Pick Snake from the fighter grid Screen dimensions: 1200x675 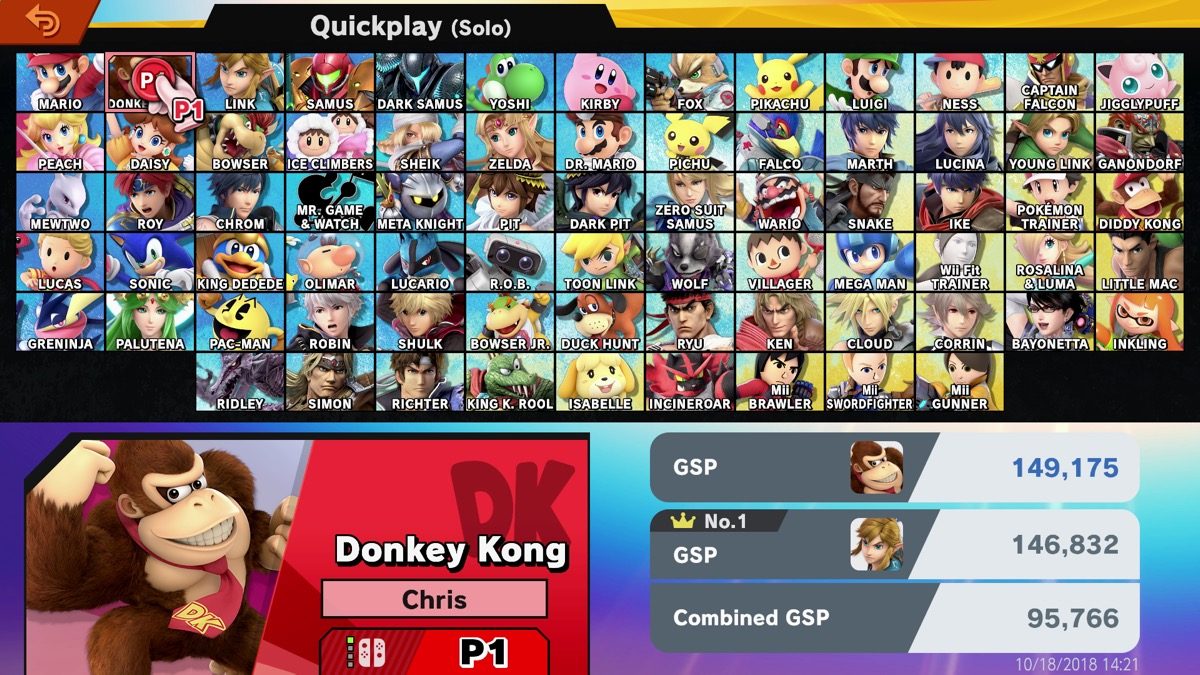click(870, 202)
